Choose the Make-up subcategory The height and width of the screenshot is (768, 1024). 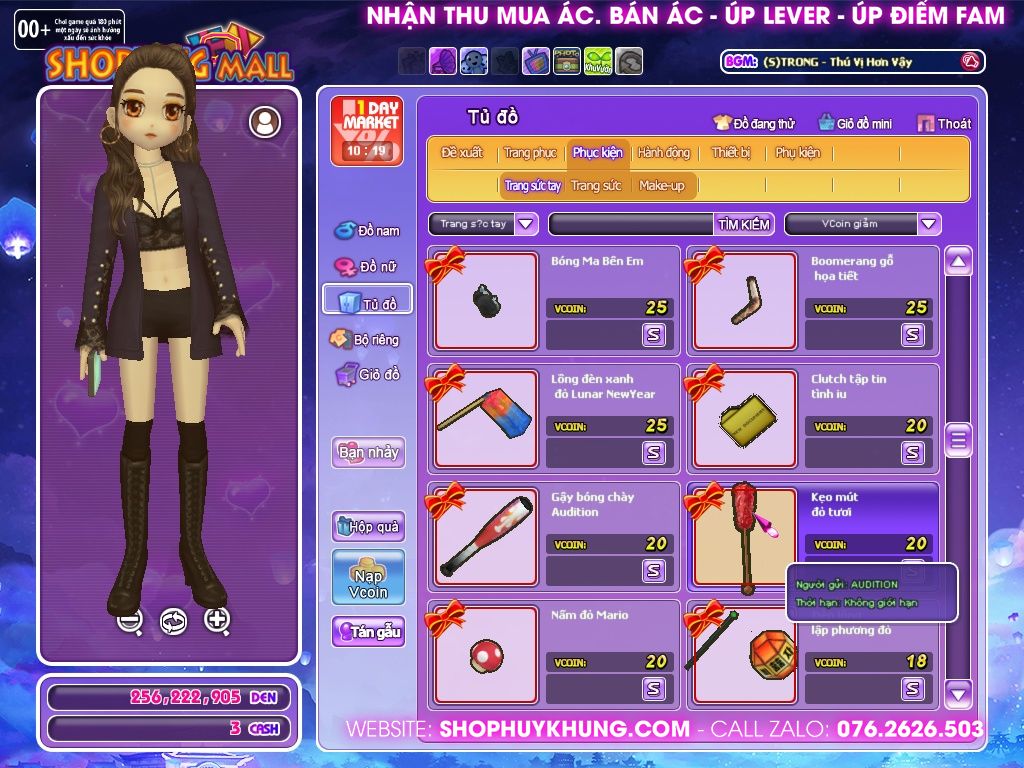click(662, 186)
